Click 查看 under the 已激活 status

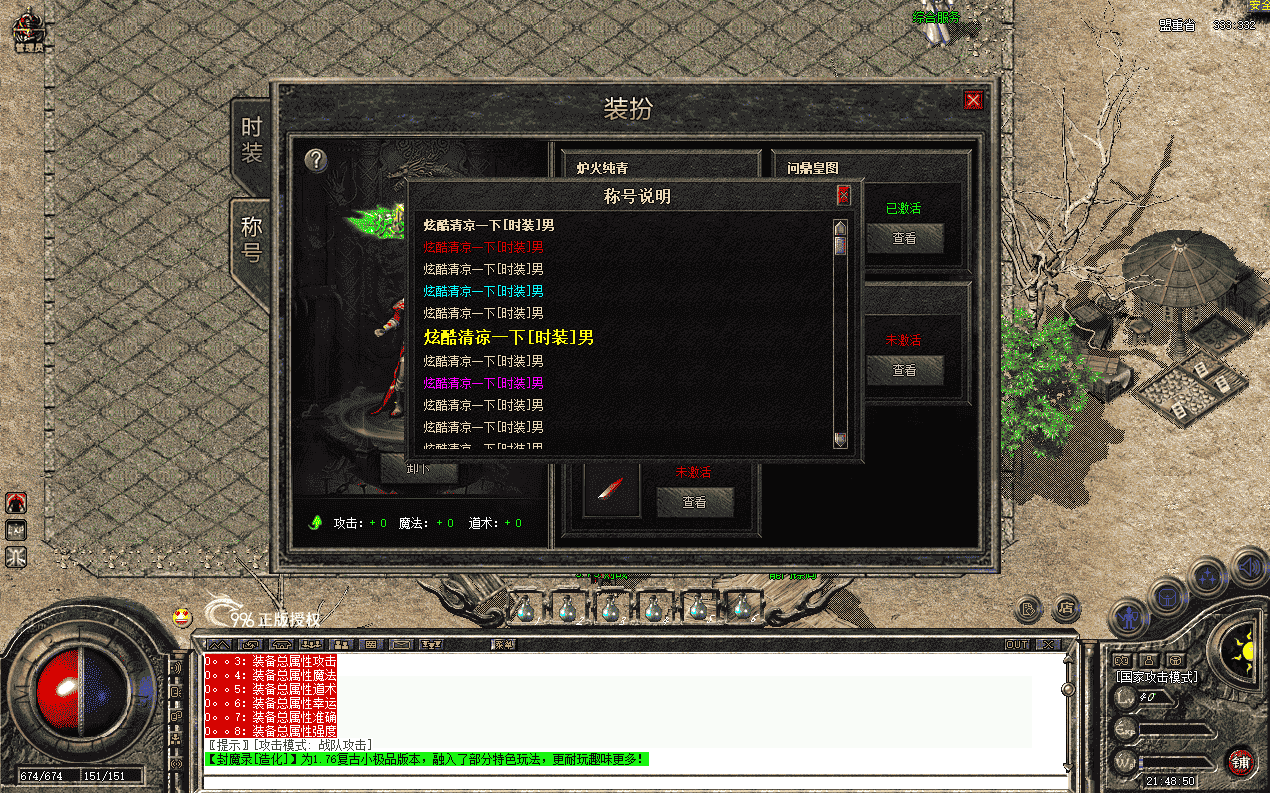(x=904, y=238)
